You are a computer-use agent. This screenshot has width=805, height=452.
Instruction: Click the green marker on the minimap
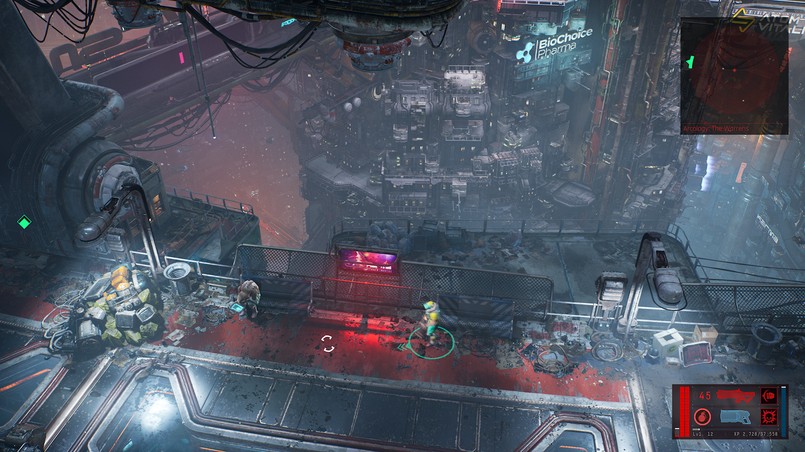pos(690,62)
